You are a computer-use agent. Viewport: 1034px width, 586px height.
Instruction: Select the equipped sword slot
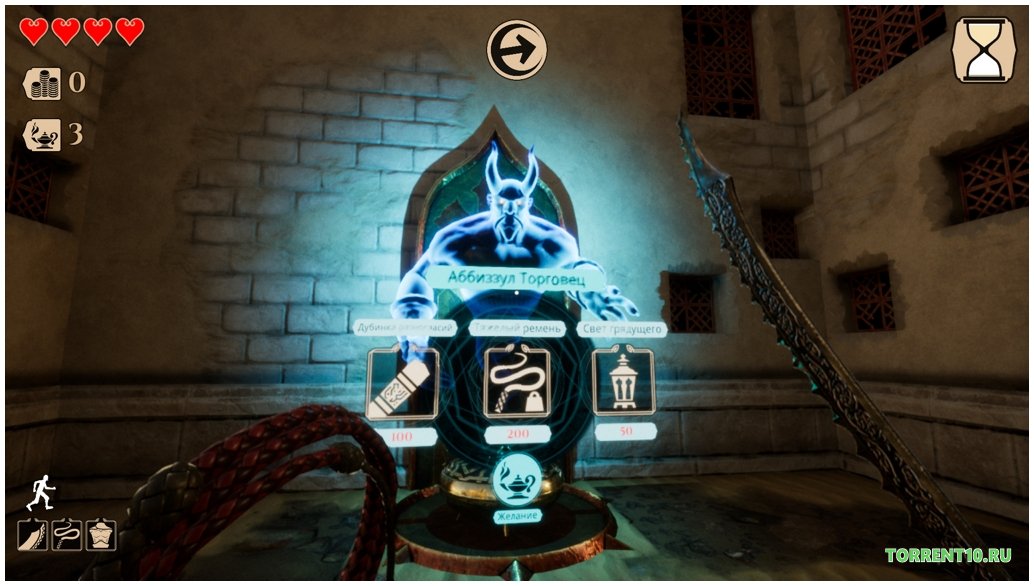pos(32,535)
